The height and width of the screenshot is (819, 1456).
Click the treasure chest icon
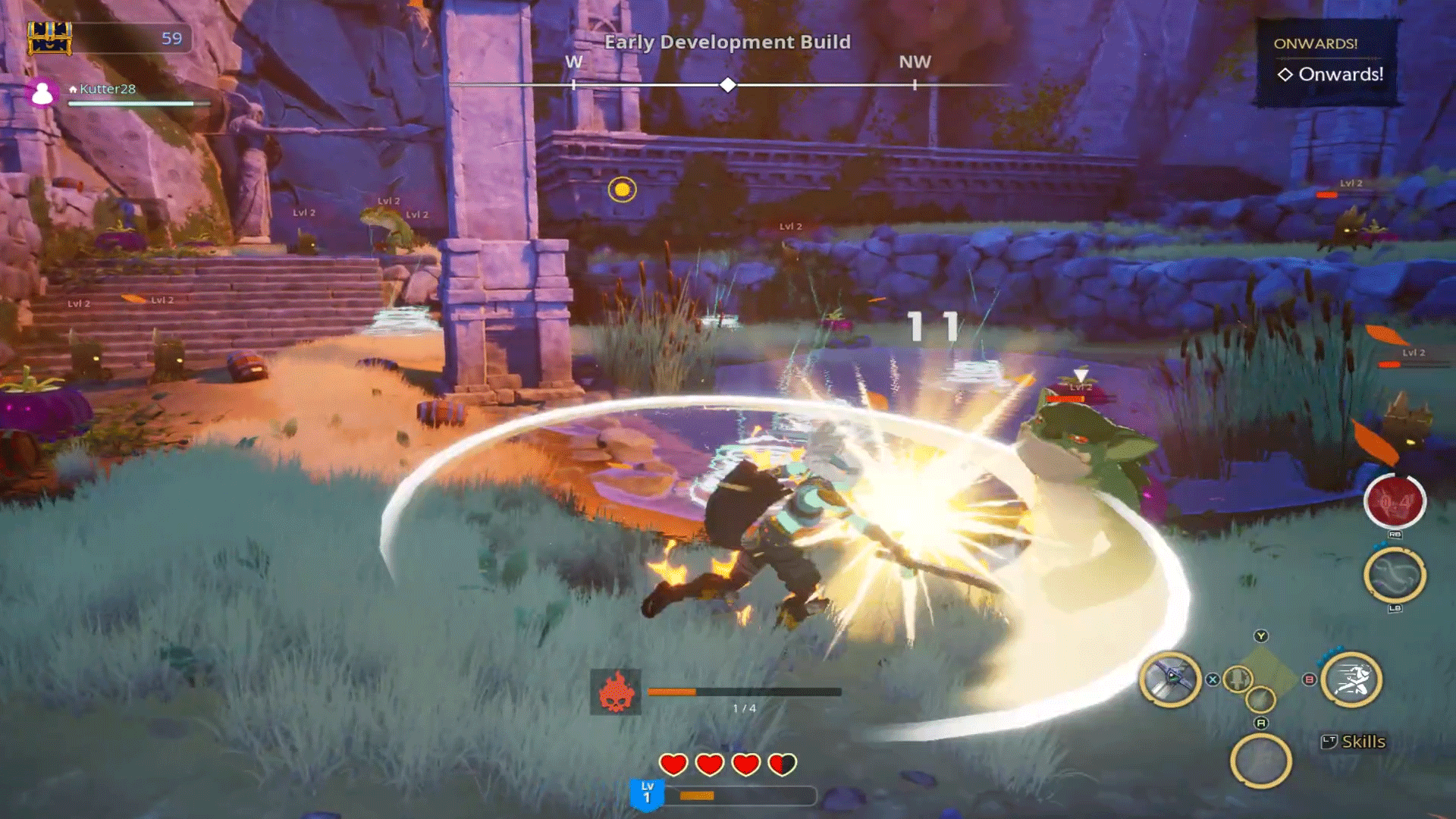coord(50,38)
